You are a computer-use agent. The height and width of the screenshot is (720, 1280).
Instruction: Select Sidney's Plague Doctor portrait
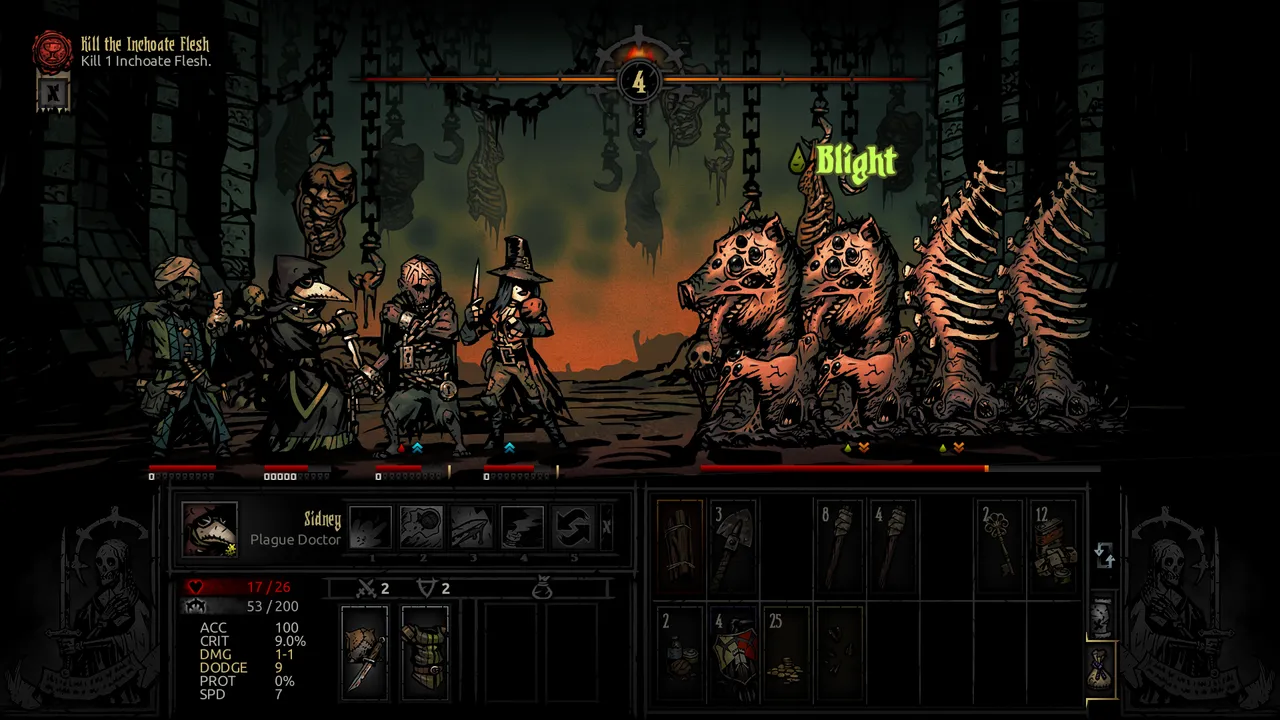210,528
